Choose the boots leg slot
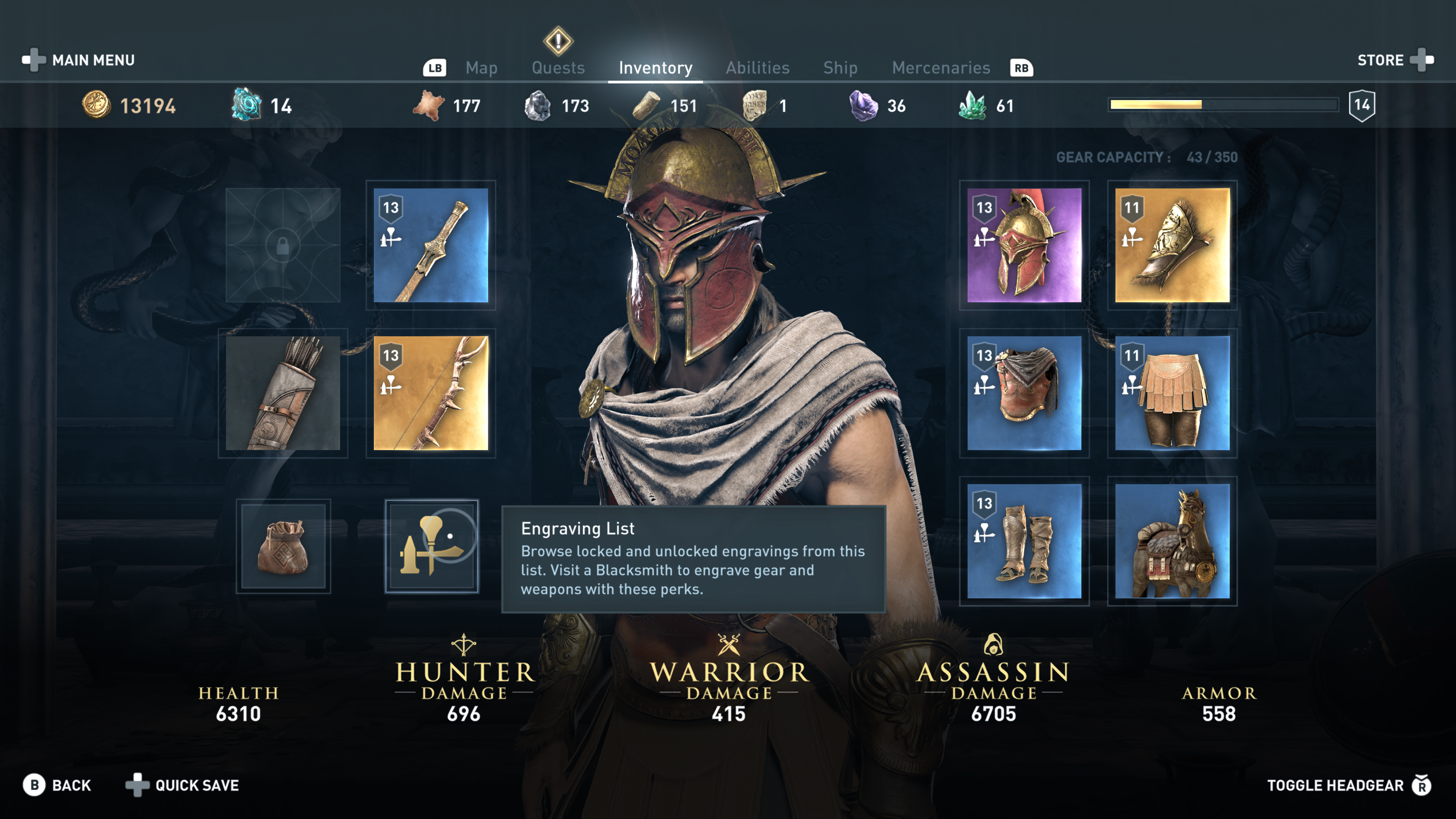This screenshot has height=819, width=1456. click(1024, 541)
